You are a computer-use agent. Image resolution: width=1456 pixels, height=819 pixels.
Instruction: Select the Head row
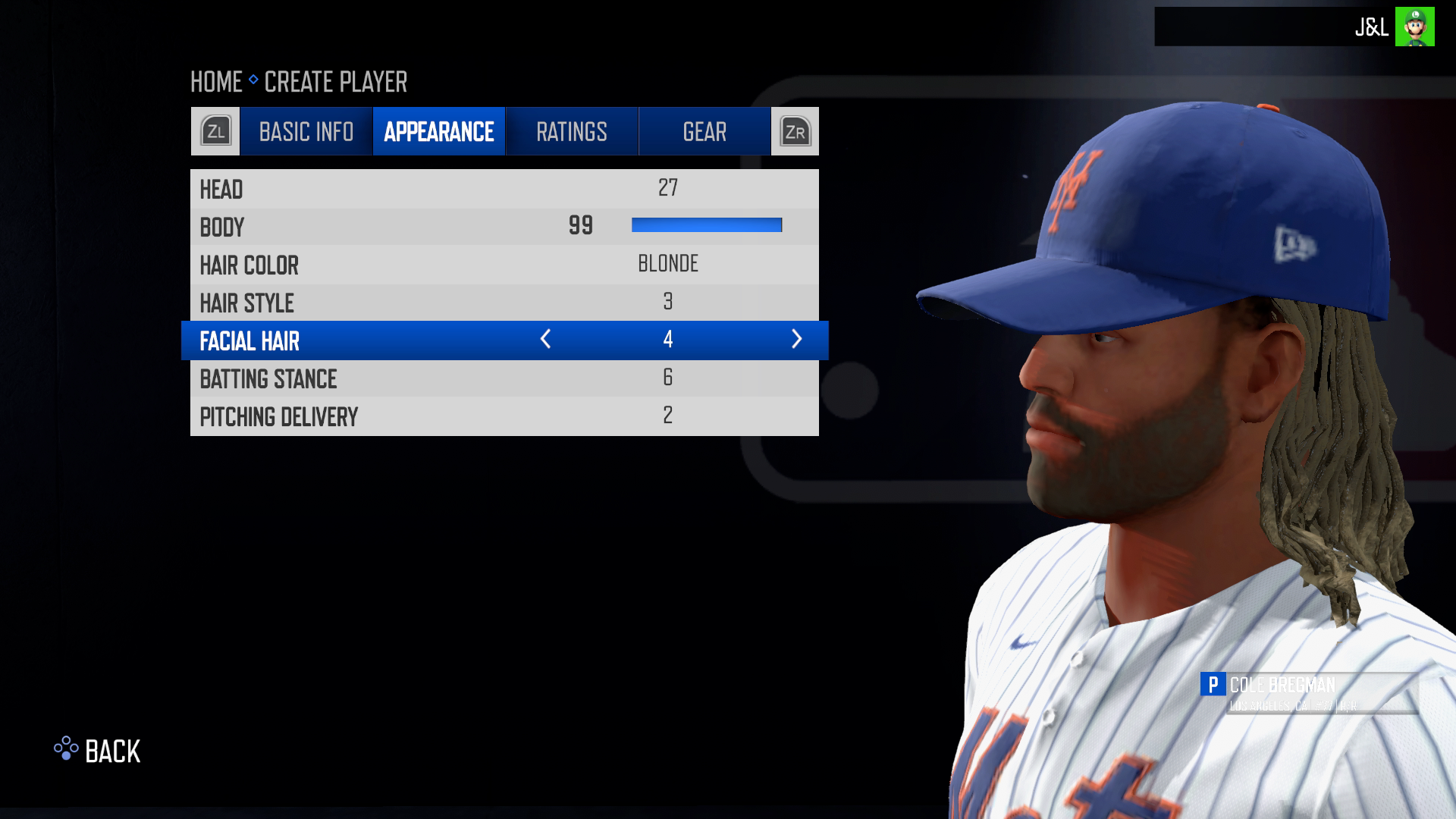tap(504, 189)
